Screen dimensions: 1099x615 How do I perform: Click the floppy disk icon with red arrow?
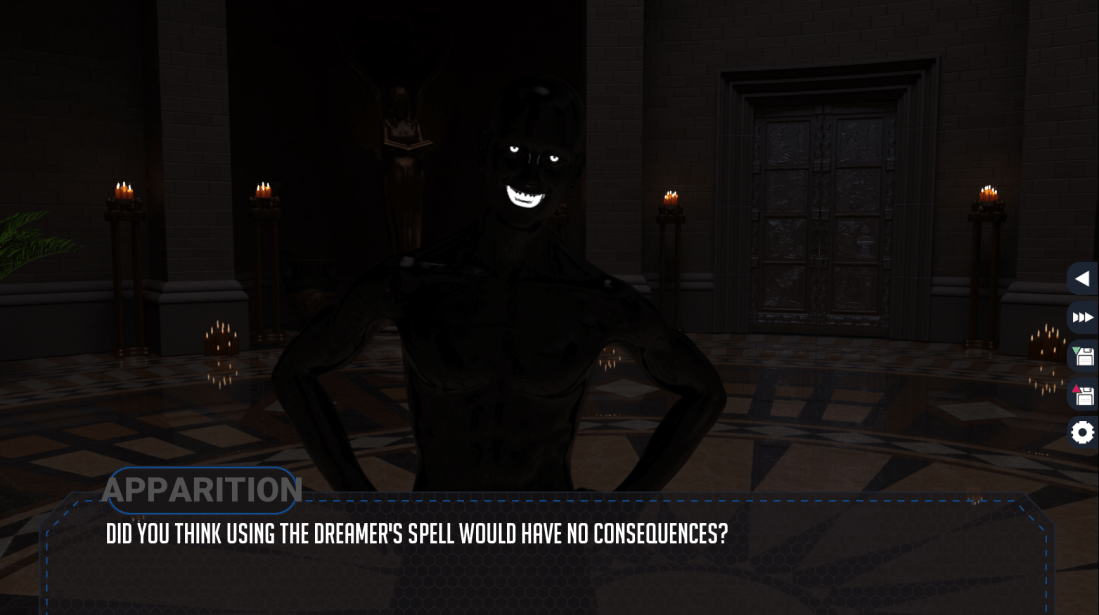1082,395
